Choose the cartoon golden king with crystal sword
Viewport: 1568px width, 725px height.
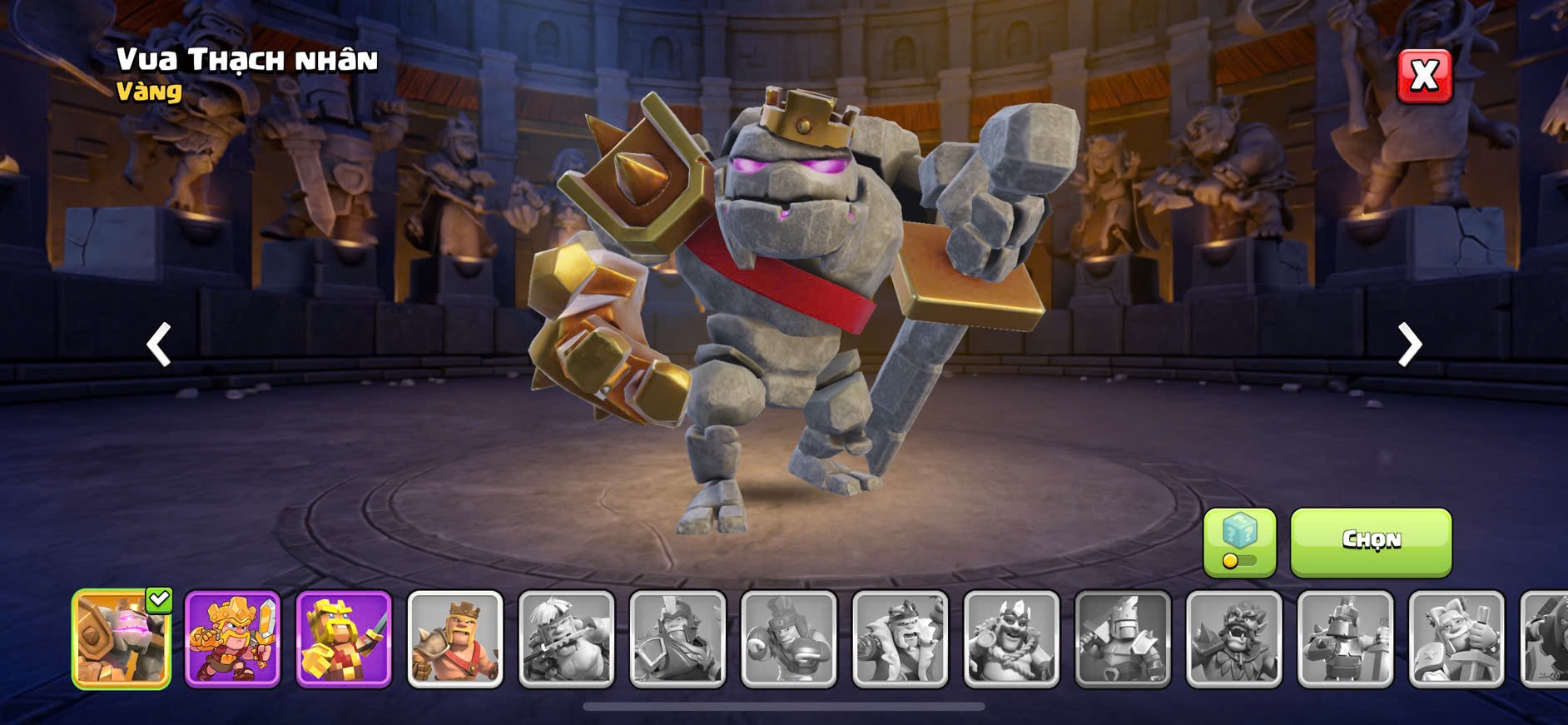tap(232, 639)
